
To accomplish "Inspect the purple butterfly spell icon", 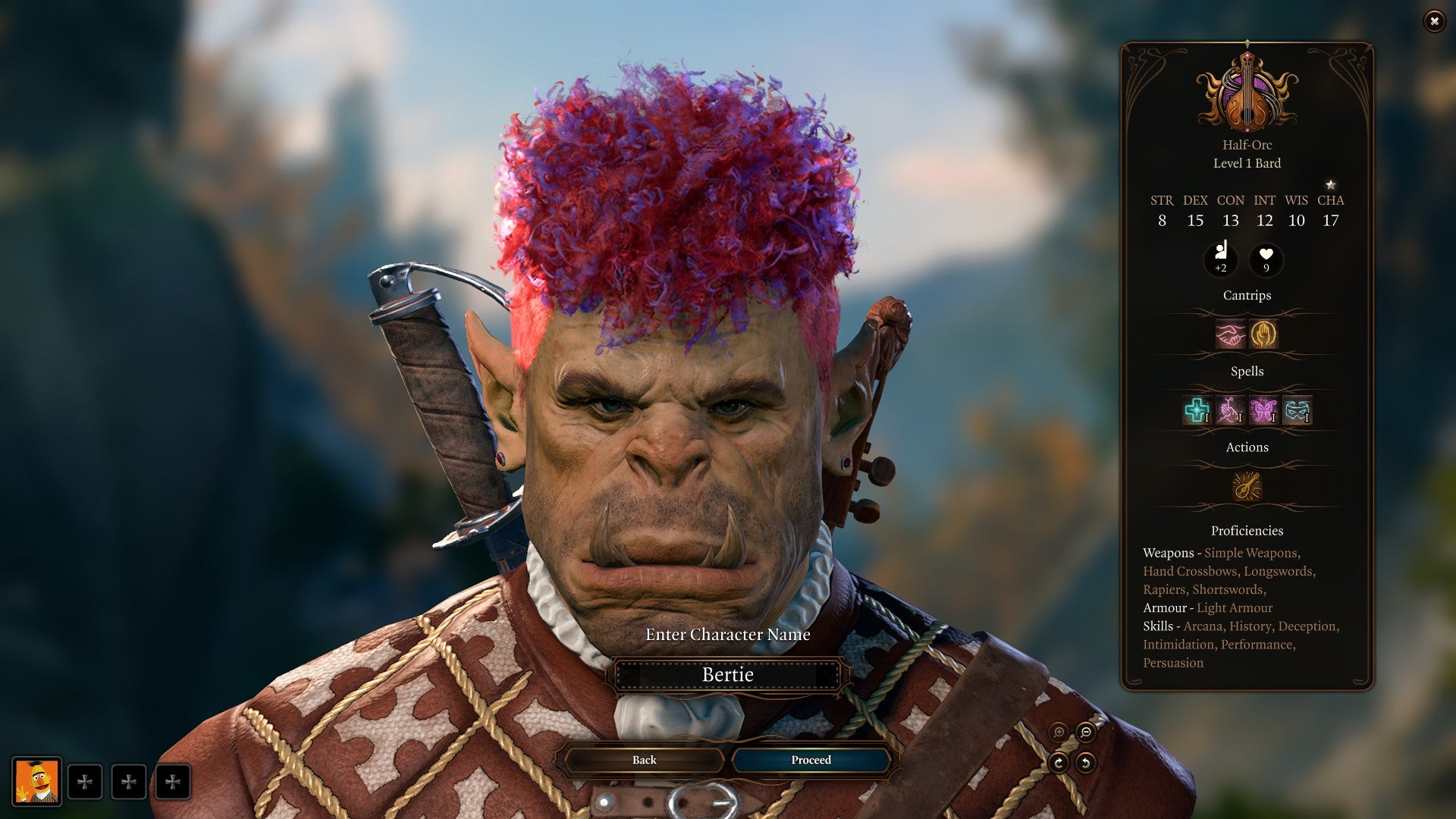I will [1263, 410].
